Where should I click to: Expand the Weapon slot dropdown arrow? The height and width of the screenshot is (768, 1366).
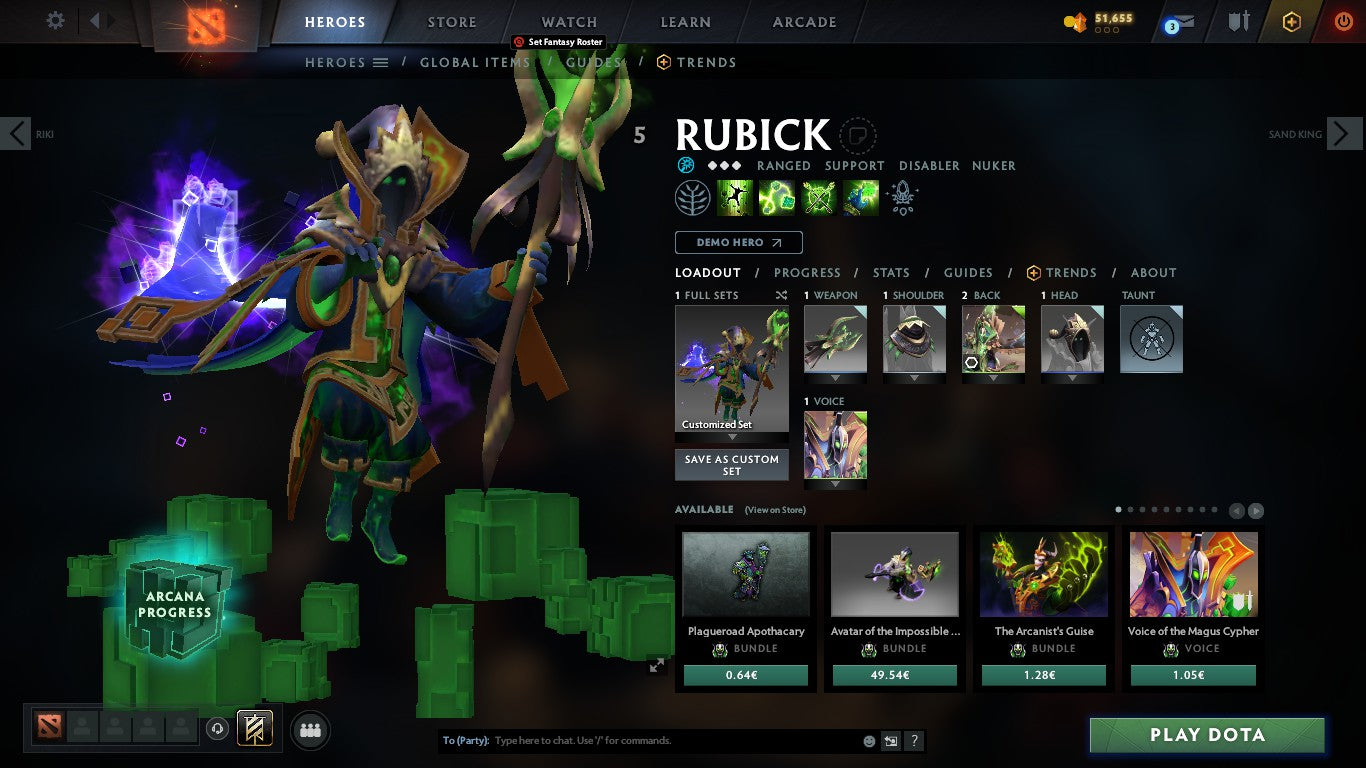[x=835, y=378]
